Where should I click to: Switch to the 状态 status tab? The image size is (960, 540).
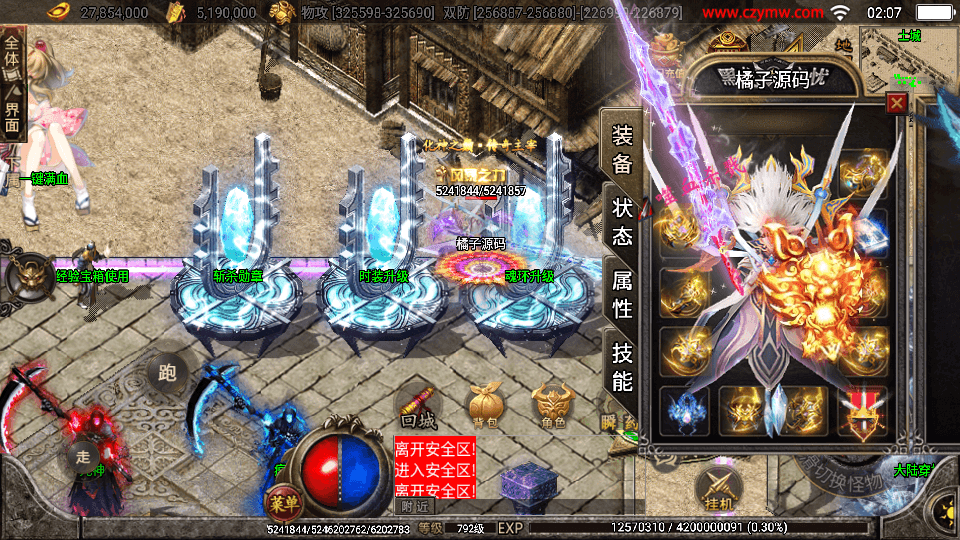click(x=622, y=221)
